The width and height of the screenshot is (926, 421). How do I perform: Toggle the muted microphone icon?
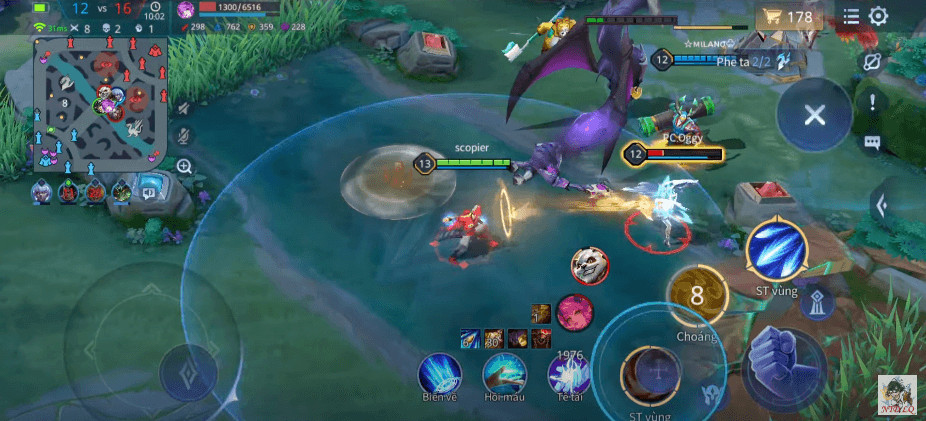pos(185,136)
